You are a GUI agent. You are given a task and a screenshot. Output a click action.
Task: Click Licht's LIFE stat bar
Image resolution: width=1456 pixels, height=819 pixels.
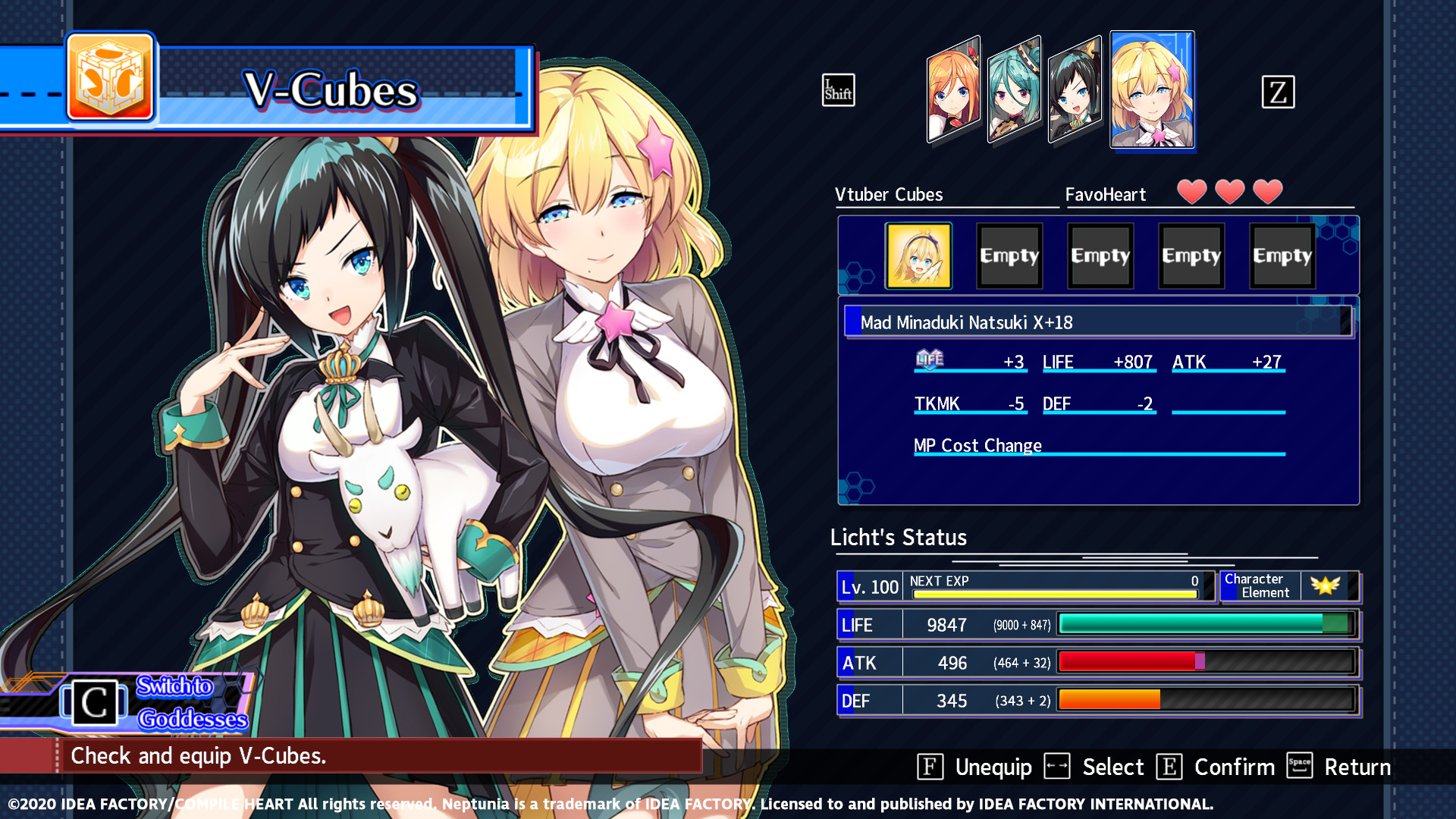[x=1206, y=624]
